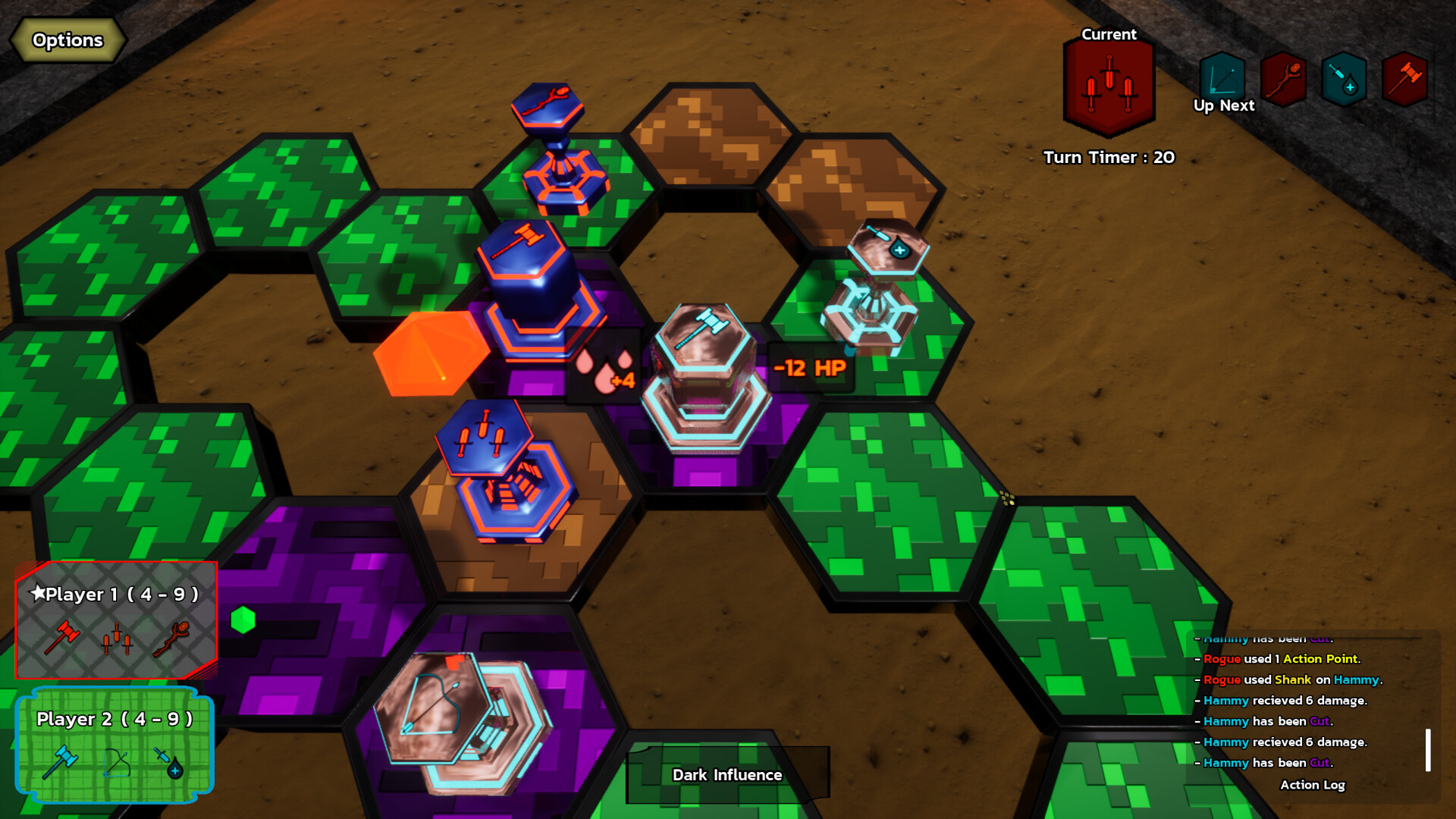Click the healing dagger icon in Up Next
This screenshot has width=1456, height=819.
1342,77
